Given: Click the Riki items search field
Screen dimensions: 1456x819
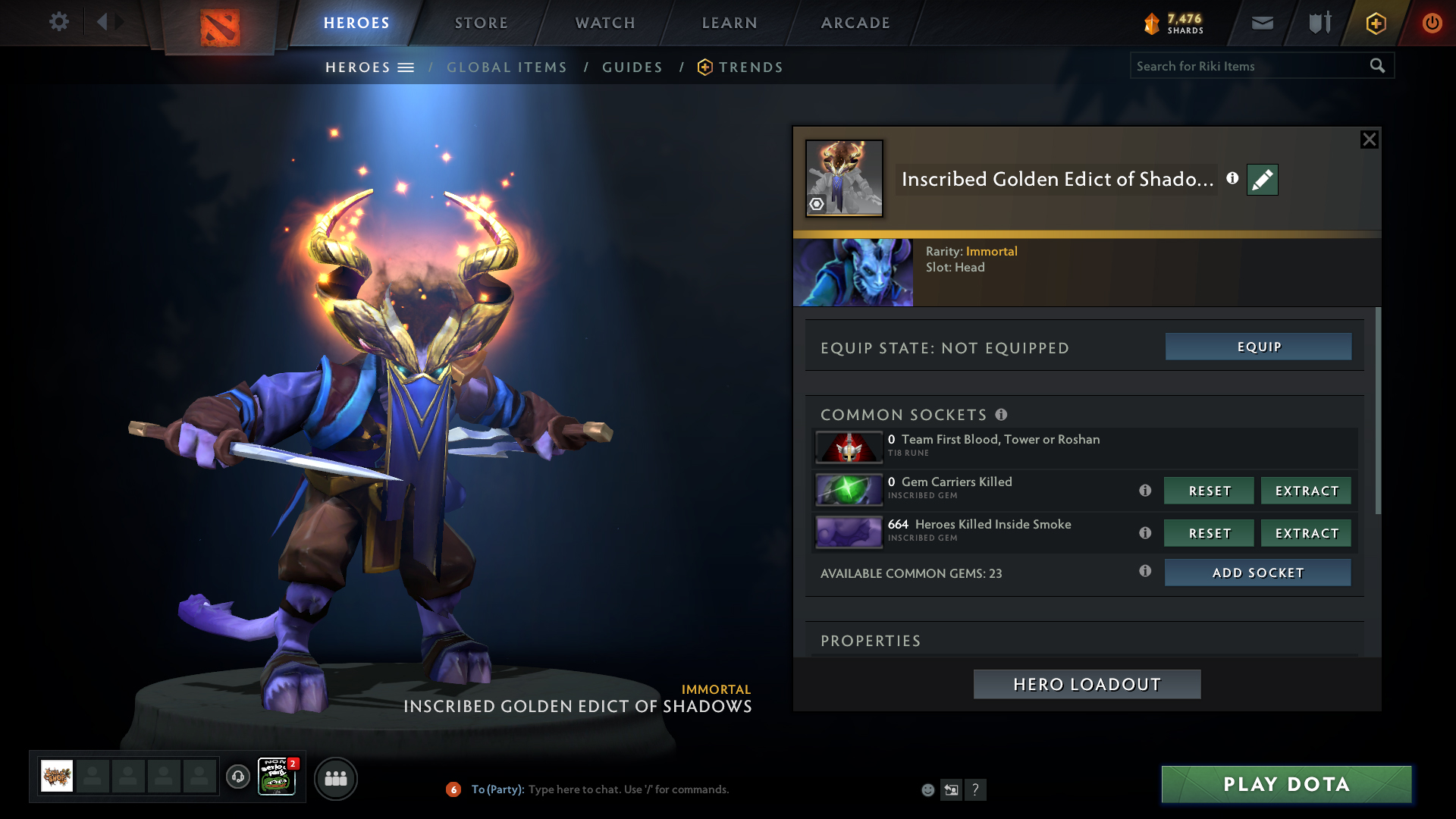Looking at the screenshot, I should coord(1247,66).
